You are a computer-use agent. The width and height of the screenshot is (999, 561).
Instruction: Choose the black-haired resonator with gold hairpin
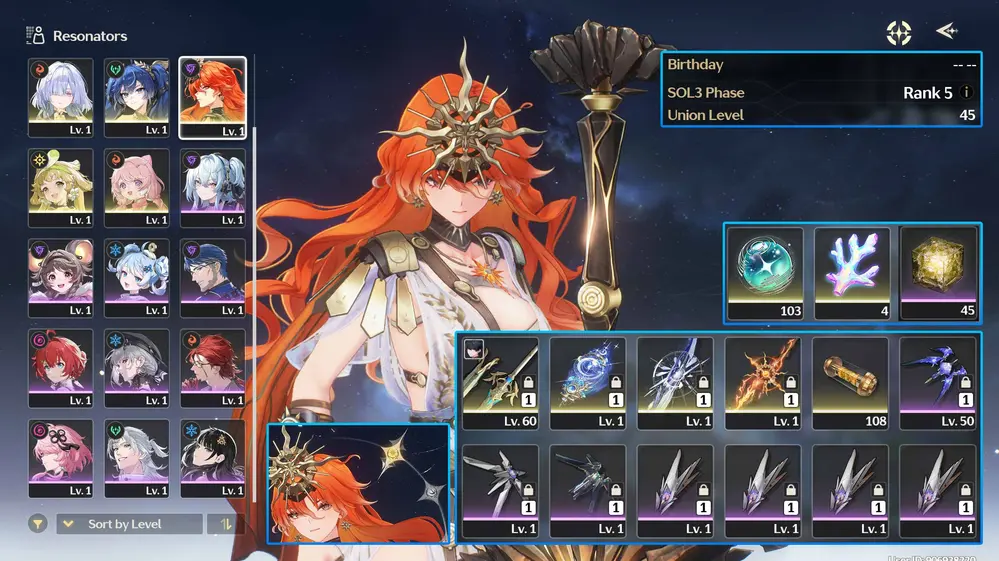pos(212,457)
